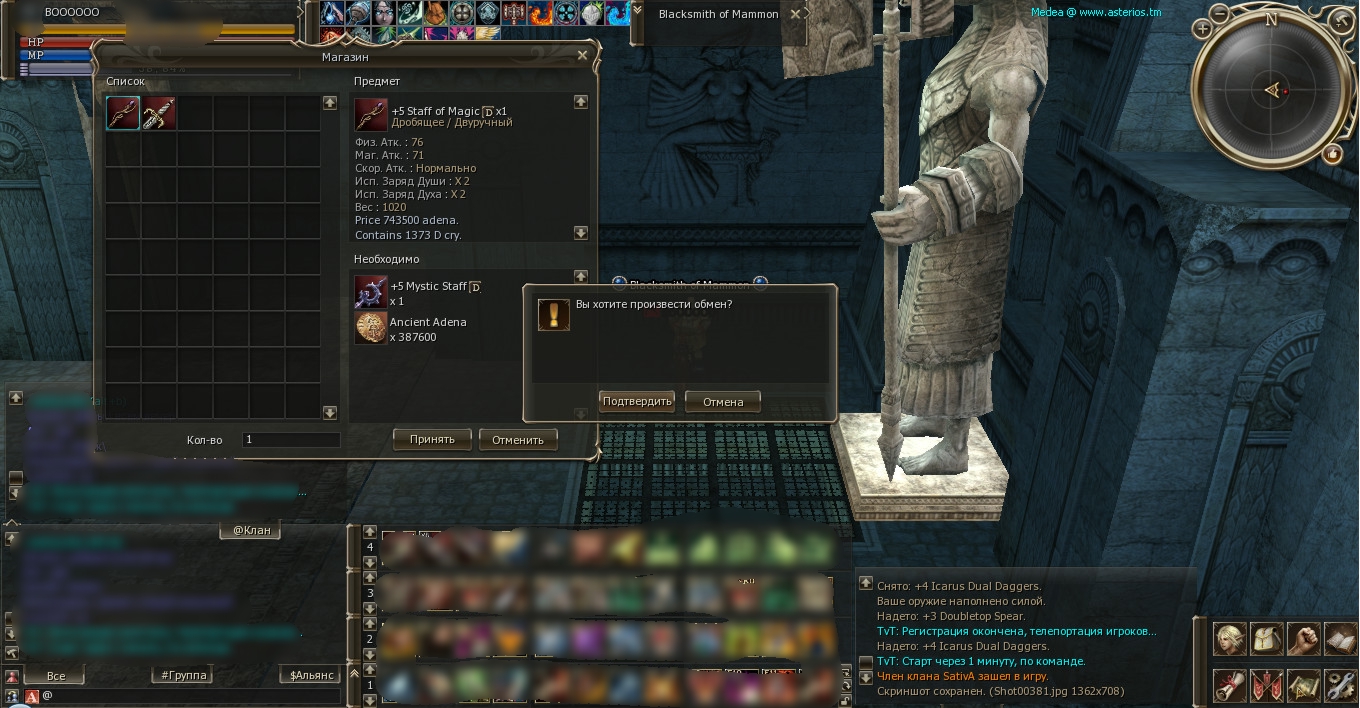
Task: Click the Кол-во quantity field
Action: point(290,440)
